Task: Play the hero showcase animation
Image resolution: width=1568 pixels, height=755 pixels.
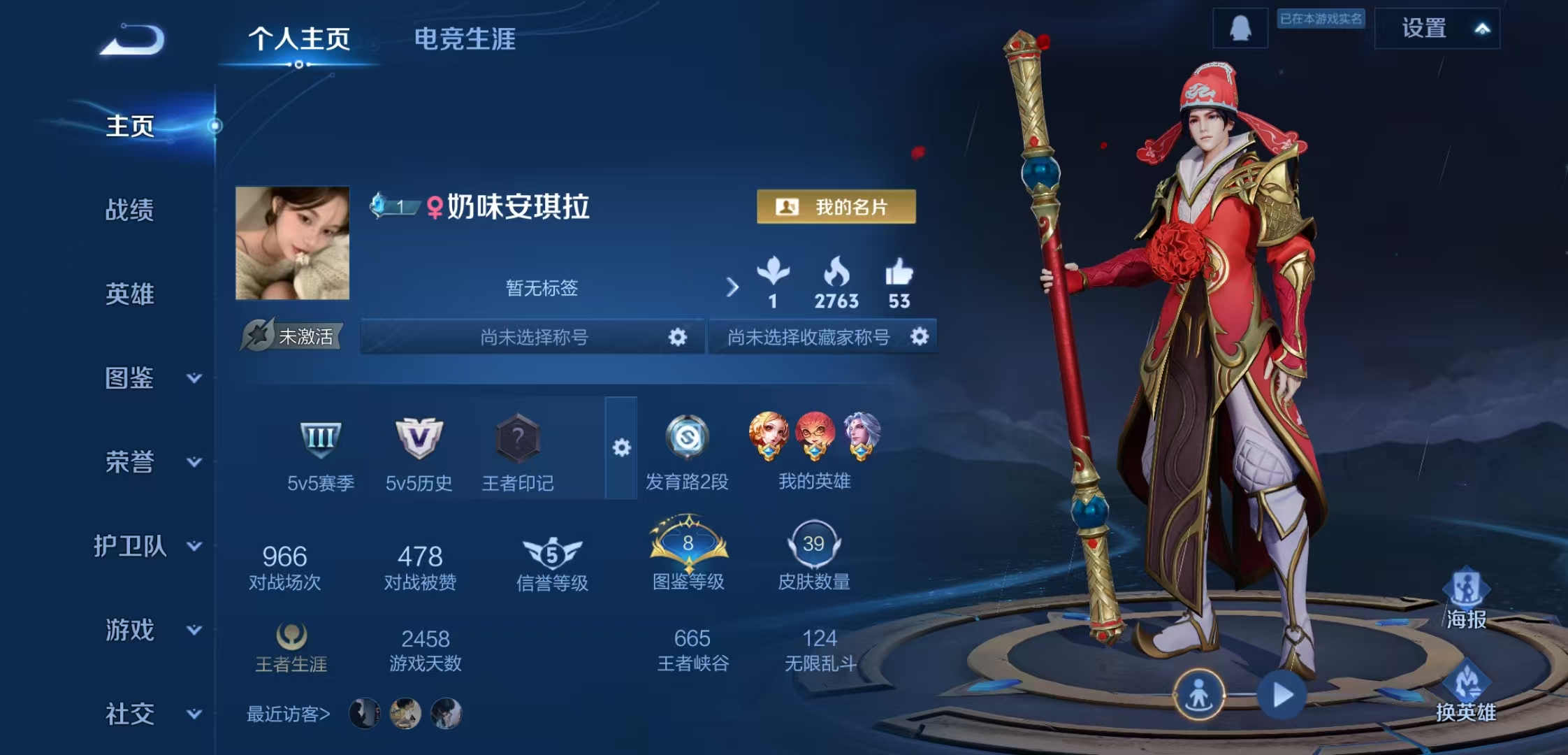Action: tap(1282, 695)
